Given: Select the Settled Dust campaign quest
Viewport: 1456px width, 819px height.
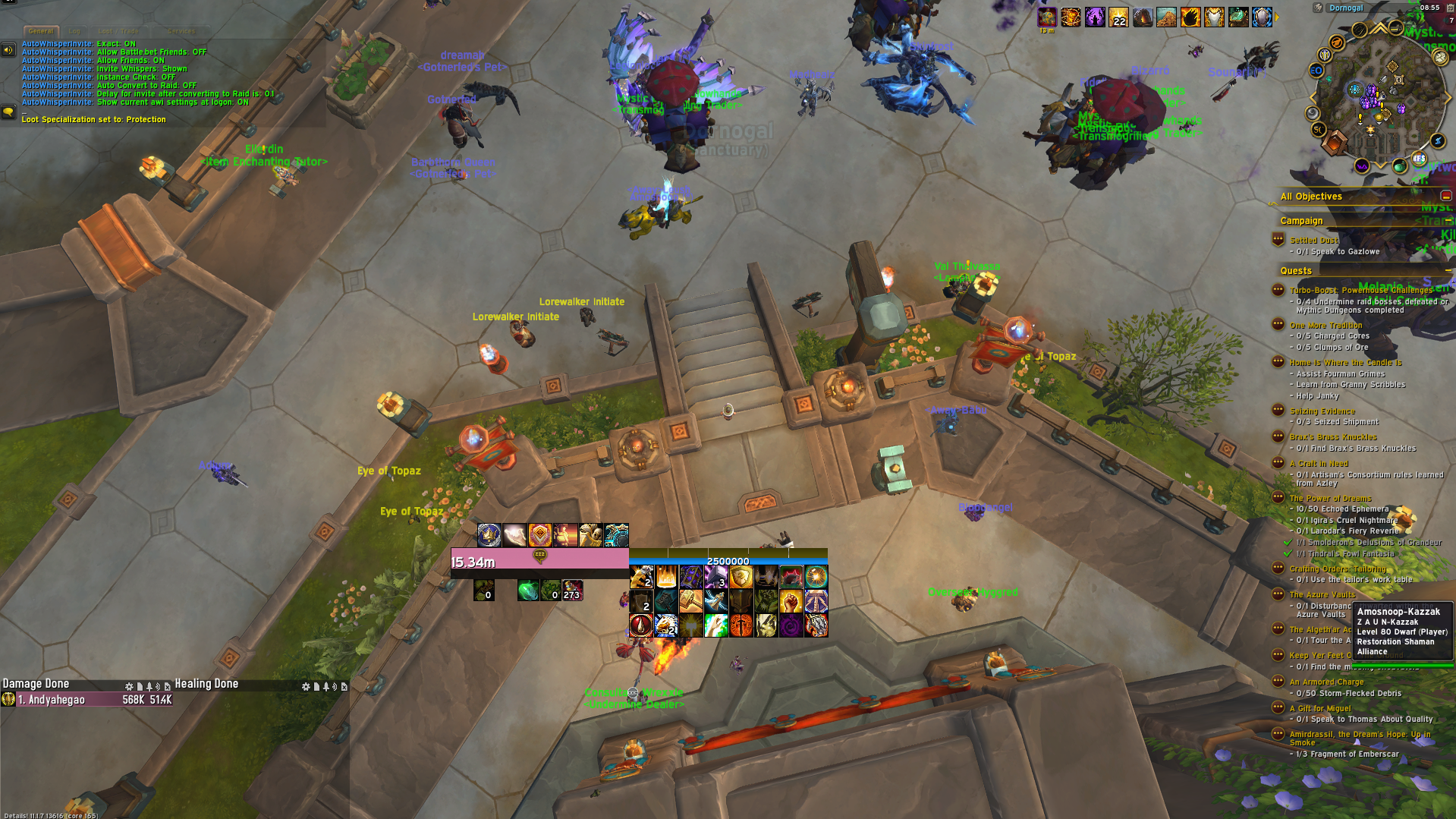Looking at the screenshot, I should coord(1314,240).
